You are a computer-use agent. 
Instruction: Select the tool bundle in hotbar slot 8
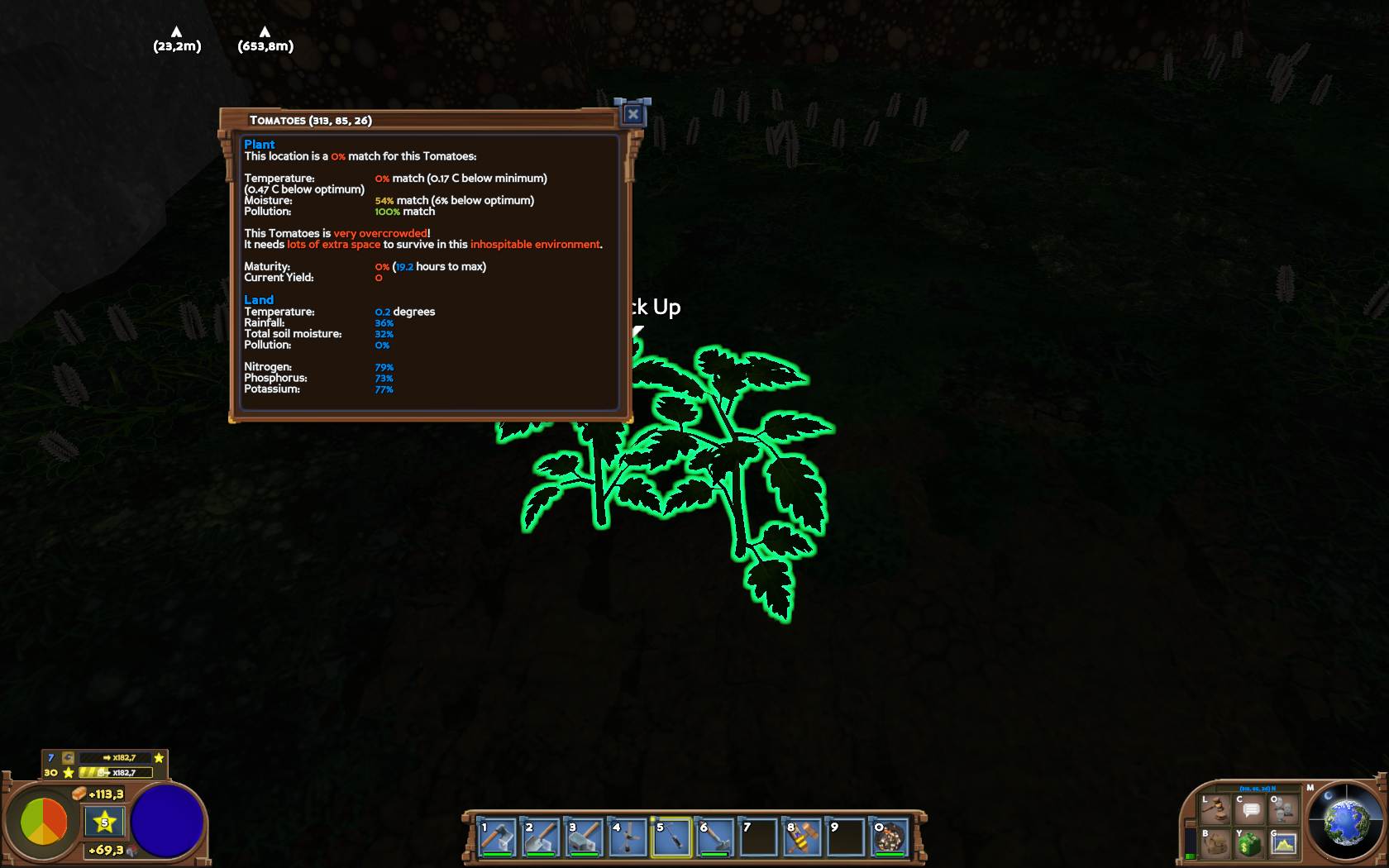coord(800,837)
